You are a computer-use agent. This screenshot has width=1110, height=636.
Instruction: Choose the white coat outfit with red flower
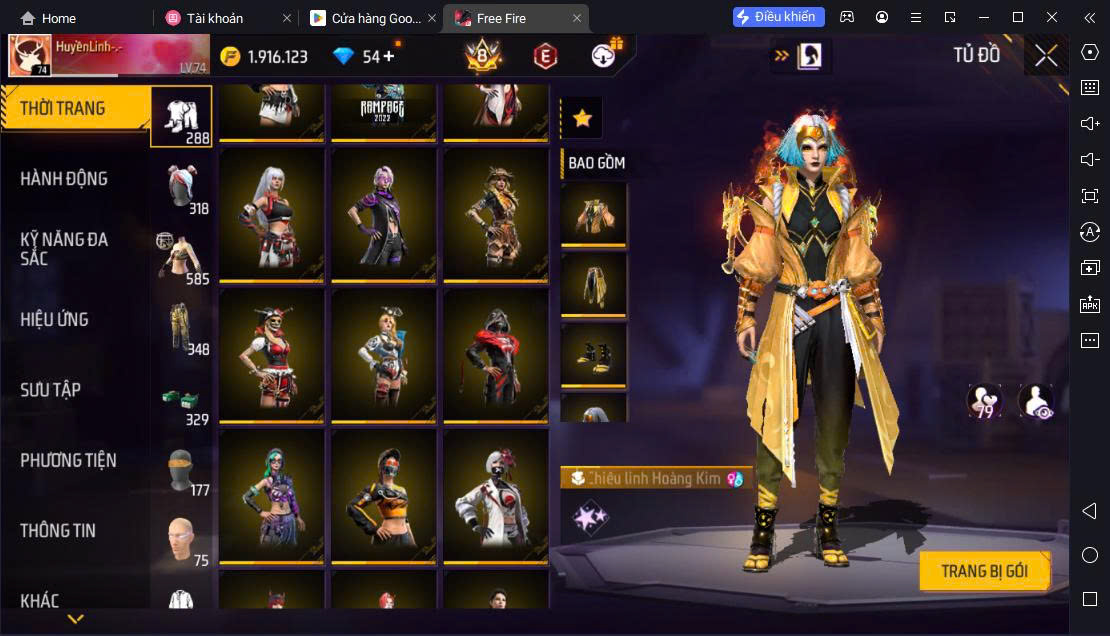click(496, 495)
